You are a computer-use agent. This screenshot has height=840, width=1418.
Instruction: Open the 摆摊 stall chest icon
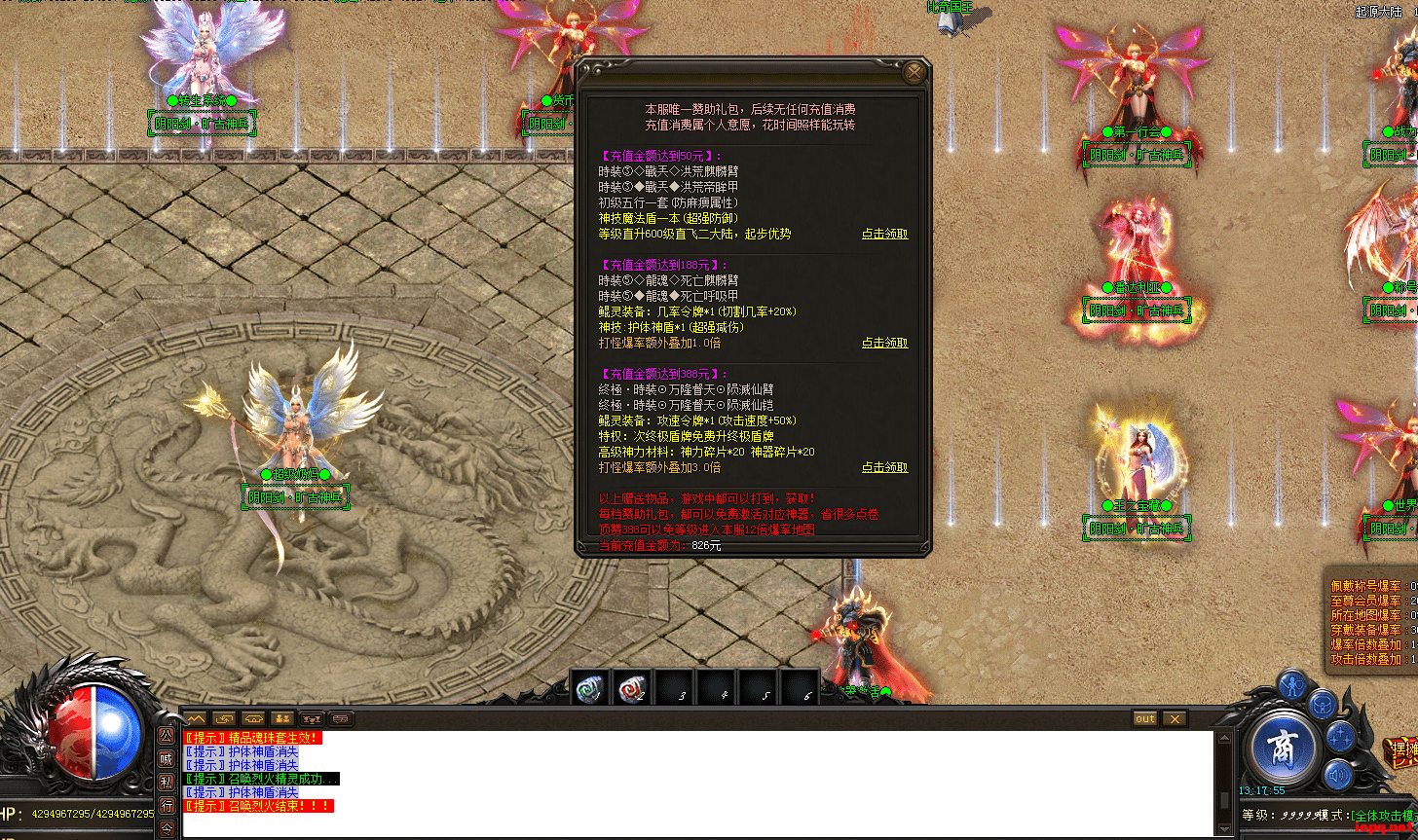[1402, 750]
